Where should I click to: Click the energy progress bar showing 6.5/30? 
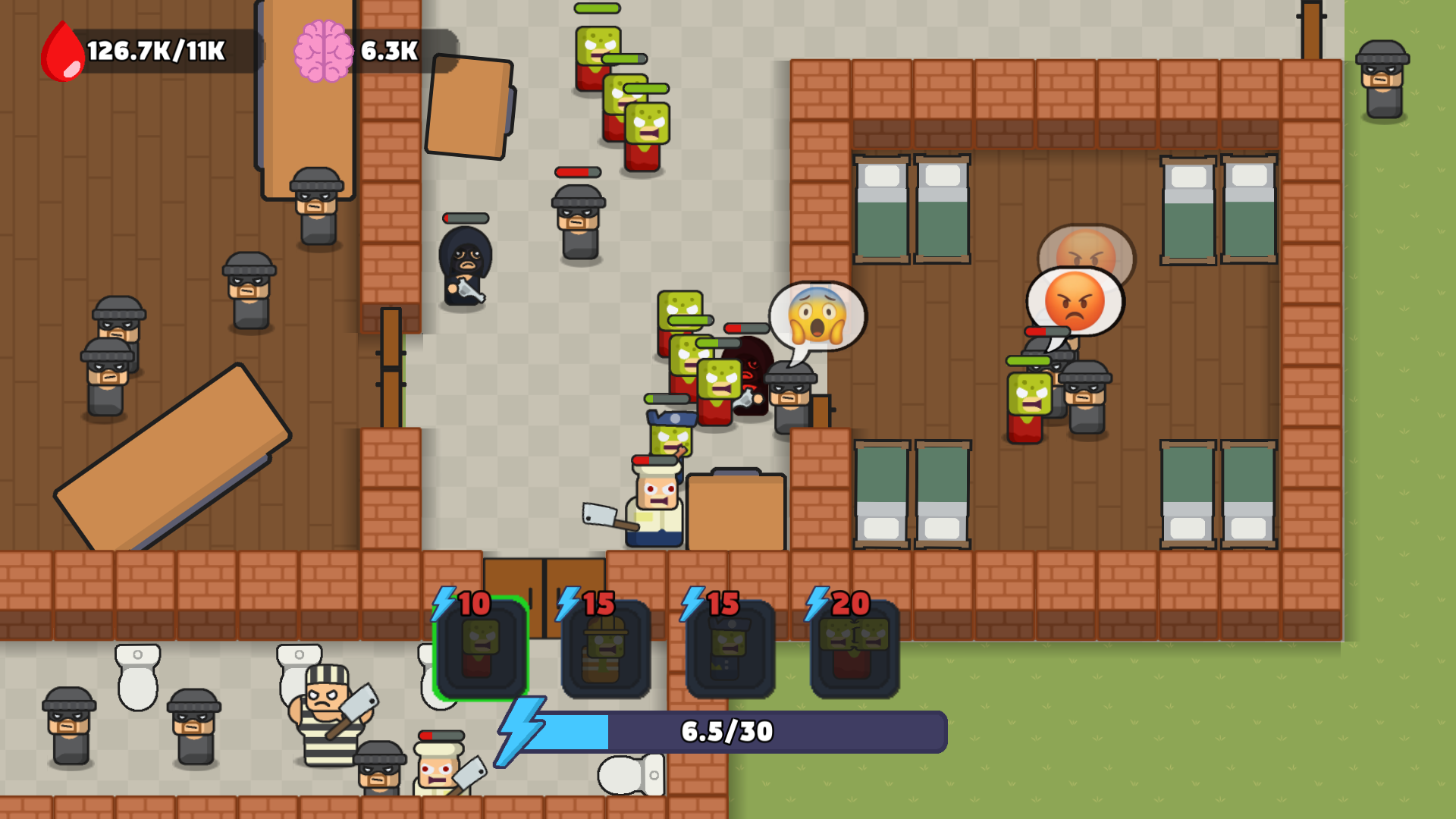(724, 732)
